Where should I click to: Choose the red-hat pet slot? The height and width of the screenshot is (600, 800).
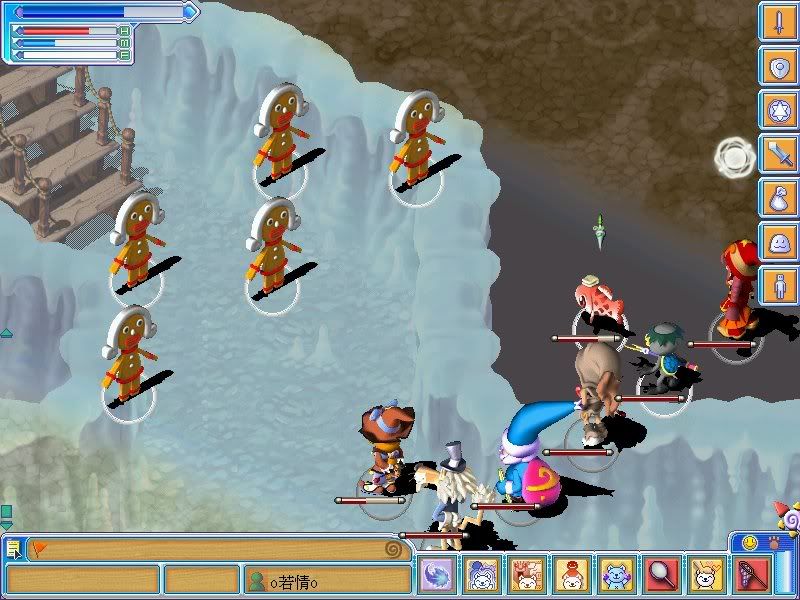coord(572,576)
